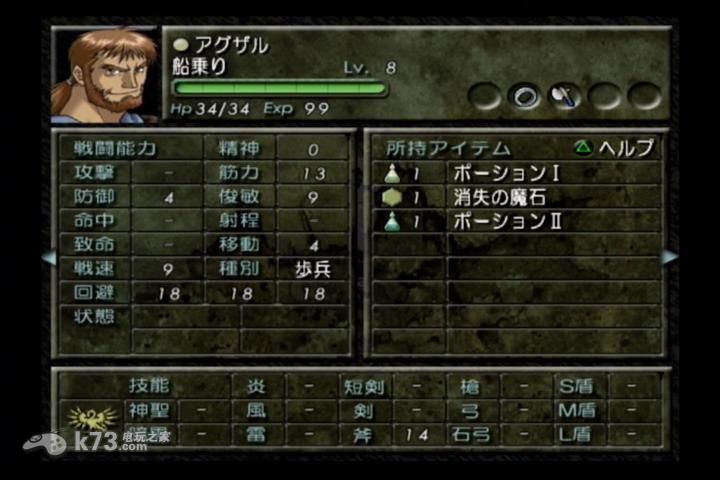Image resolution: width=720 pixels, height=480 pixels.
Task: Click the ring icon in the equipment slots
Action: pyautogui.click(x=525, y=96)
